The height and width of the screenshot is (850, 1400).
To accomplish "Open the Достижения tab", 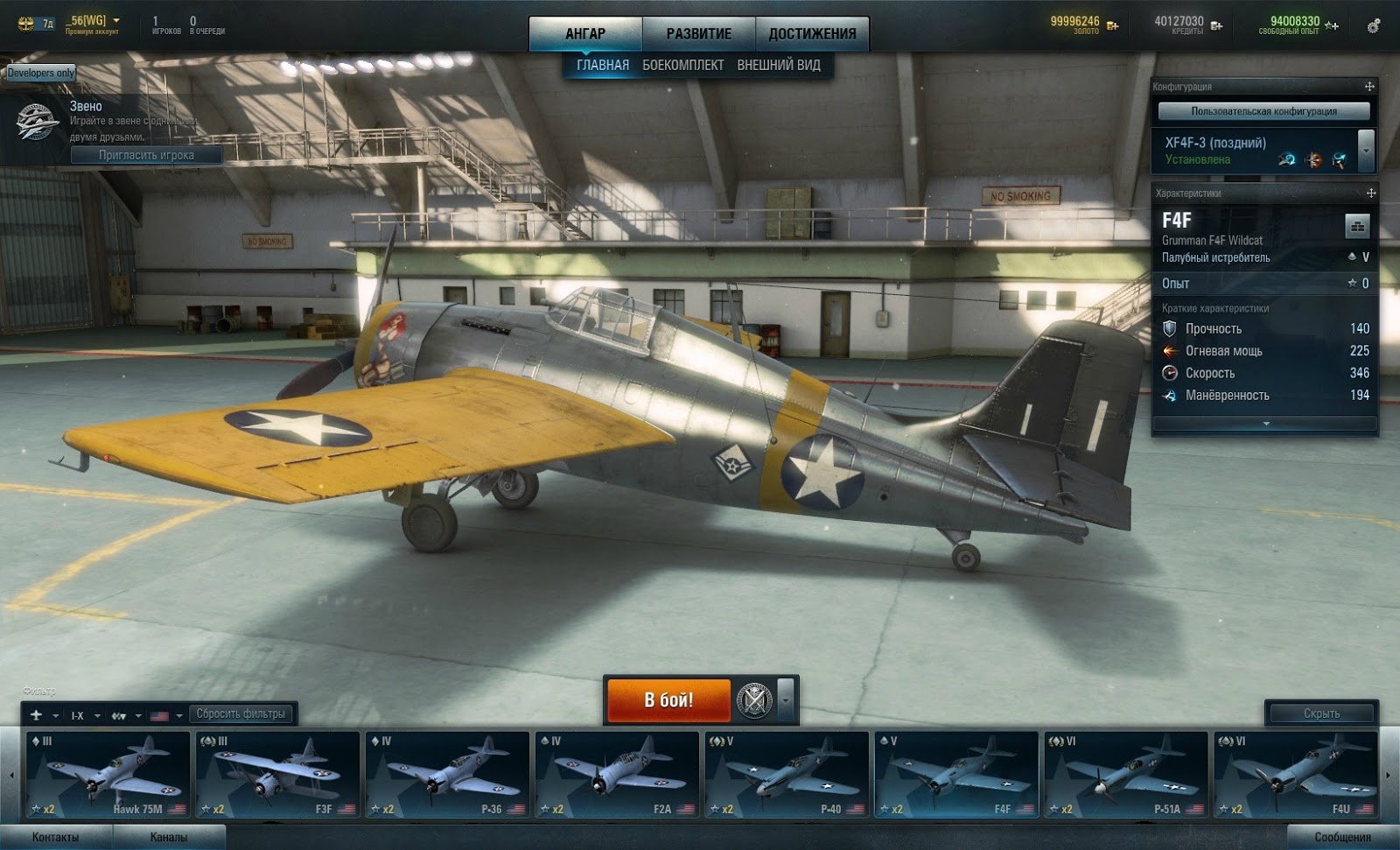I will [812, 33].
